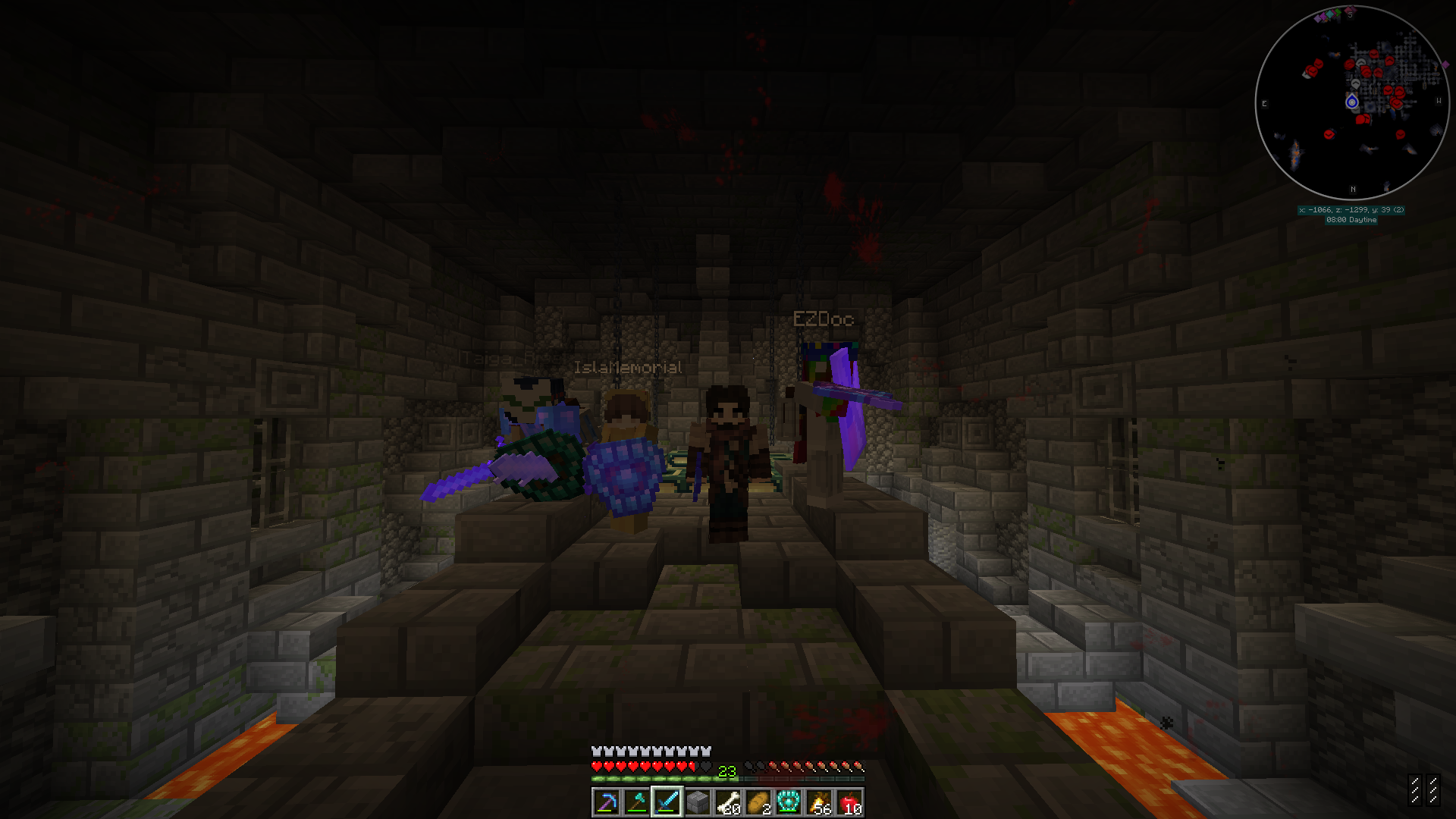Click the green waypoint diamond near the minimap top
The height and width of the screenshot is (819, 1456).
coord(1337,13)
